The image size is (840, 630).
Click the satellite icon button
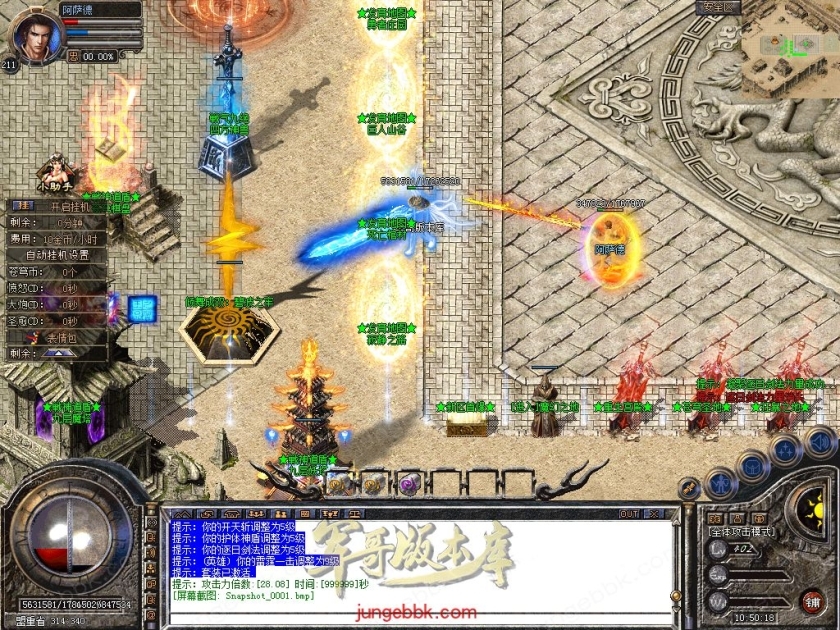688,487
